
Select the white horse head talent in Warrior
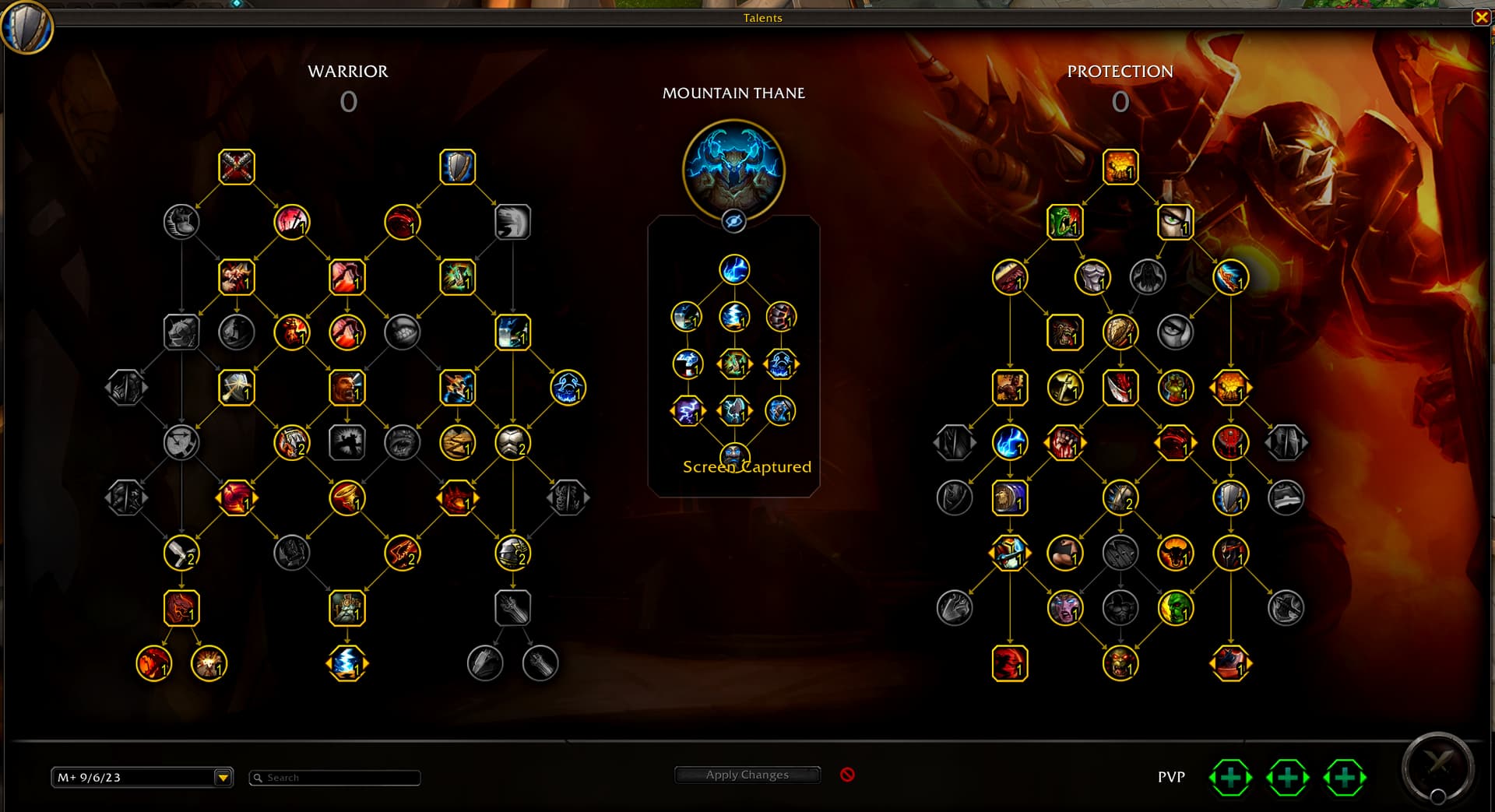pyautogui.click(x=512, y=222)
